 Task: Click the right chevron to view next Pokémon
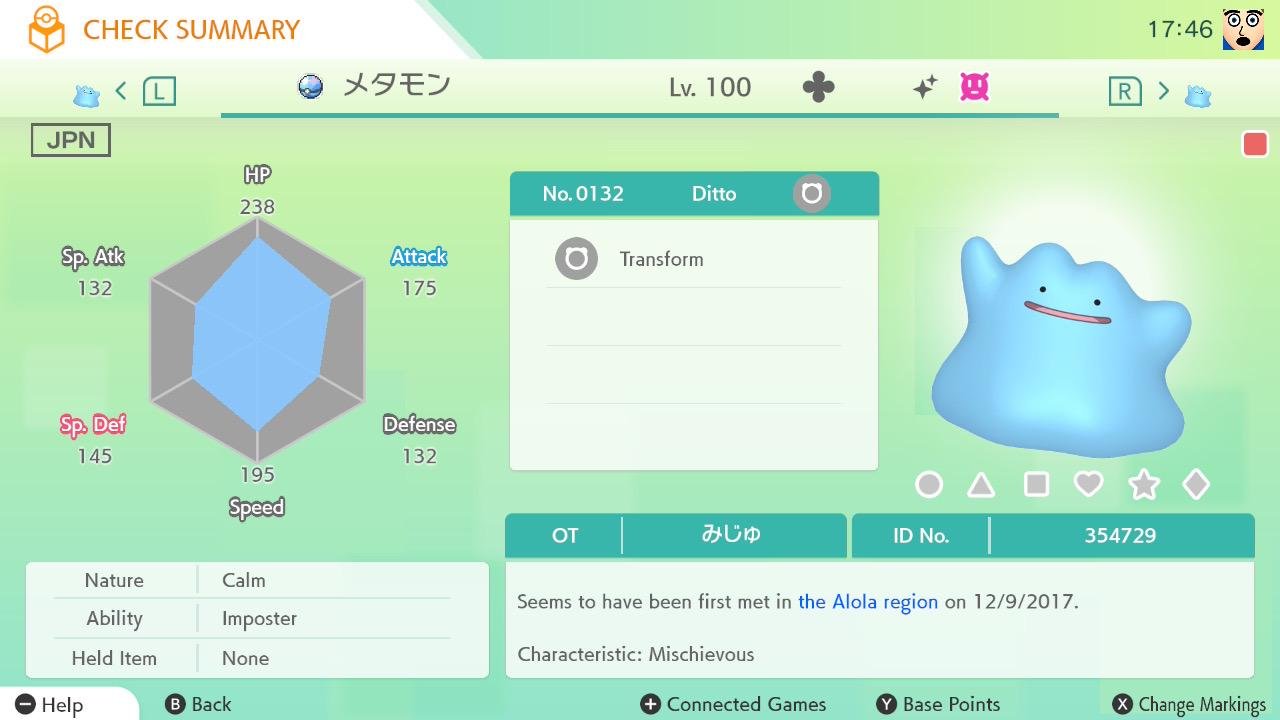(x=1163, y=89)
